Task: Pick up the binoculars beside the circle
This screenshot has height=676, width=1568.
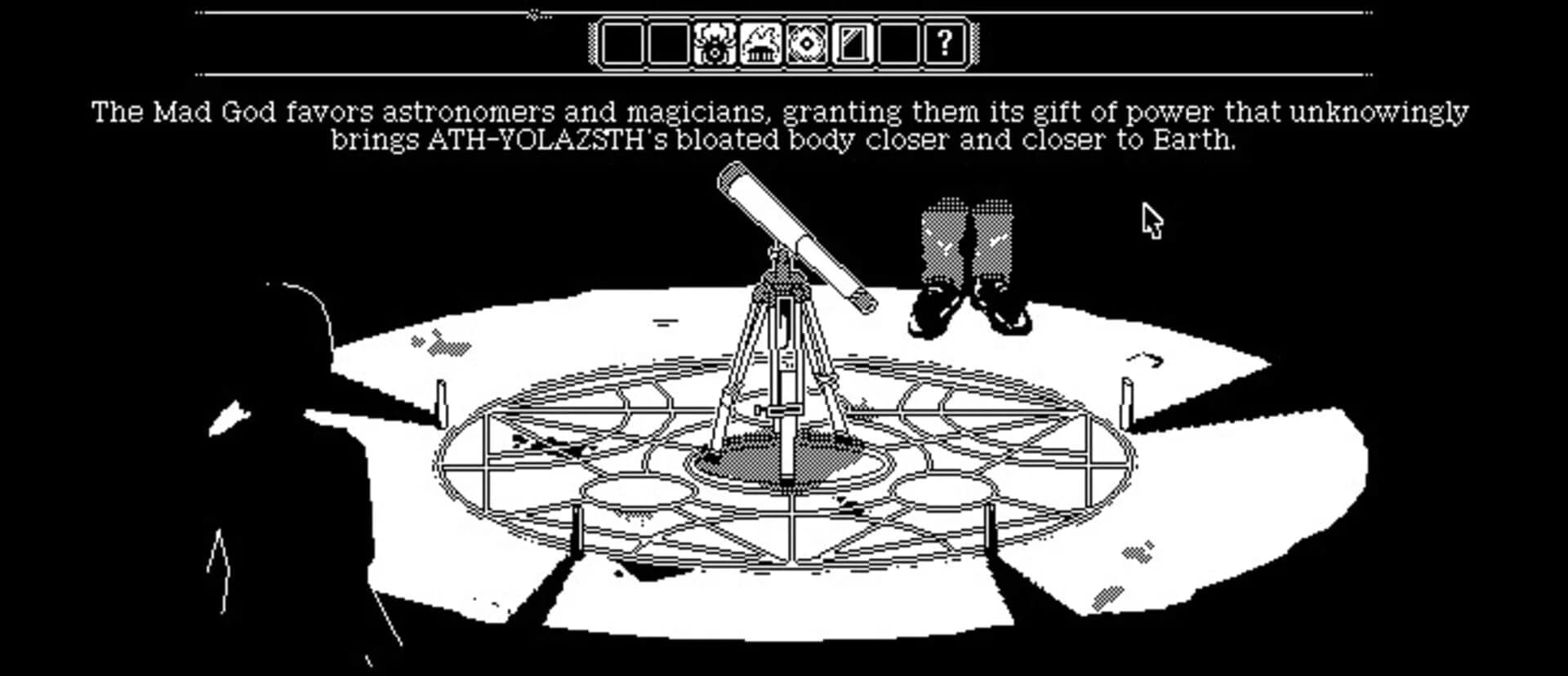Action: tap(968, 253)
